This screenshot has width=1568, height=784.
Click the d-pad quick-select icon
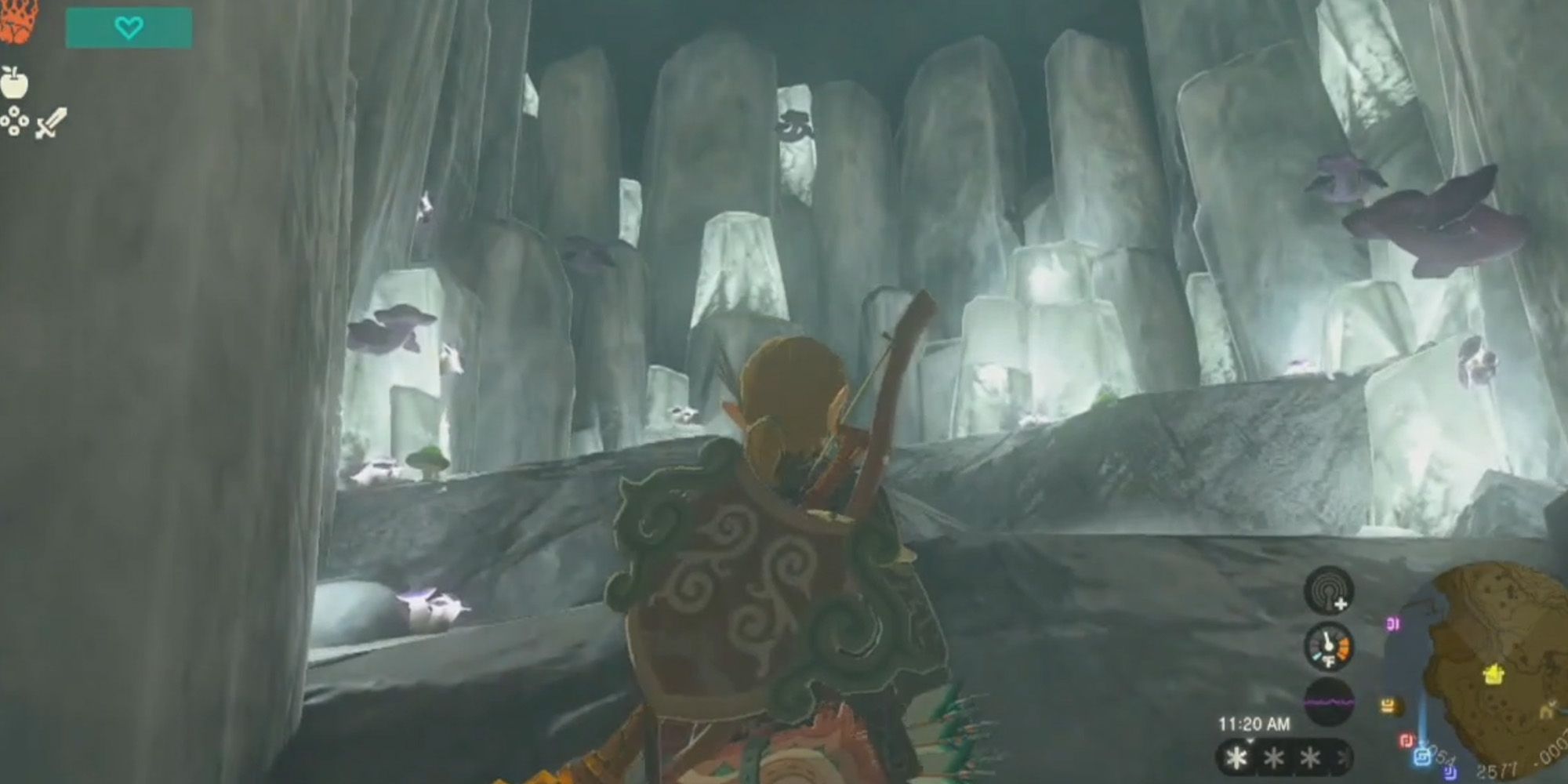(x=13, y=122)
